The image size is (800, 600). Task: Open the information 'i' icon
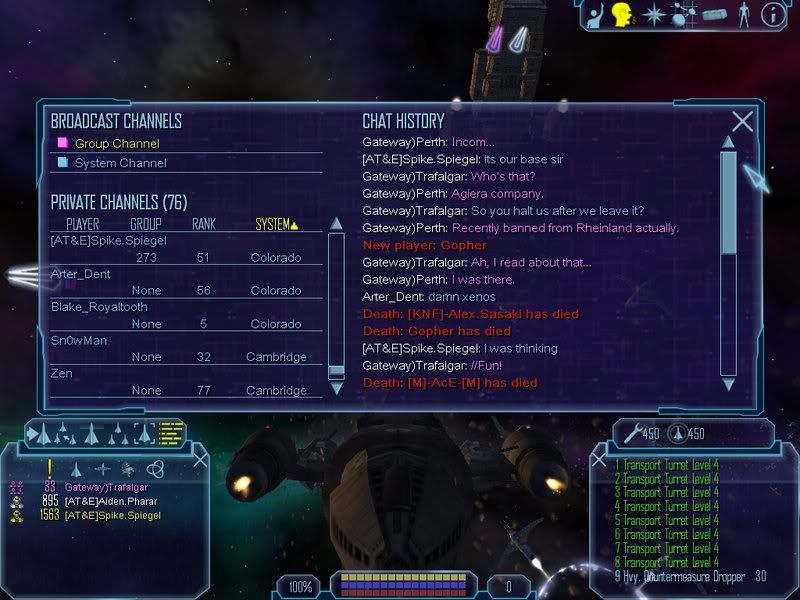click(x=772, y=14)
